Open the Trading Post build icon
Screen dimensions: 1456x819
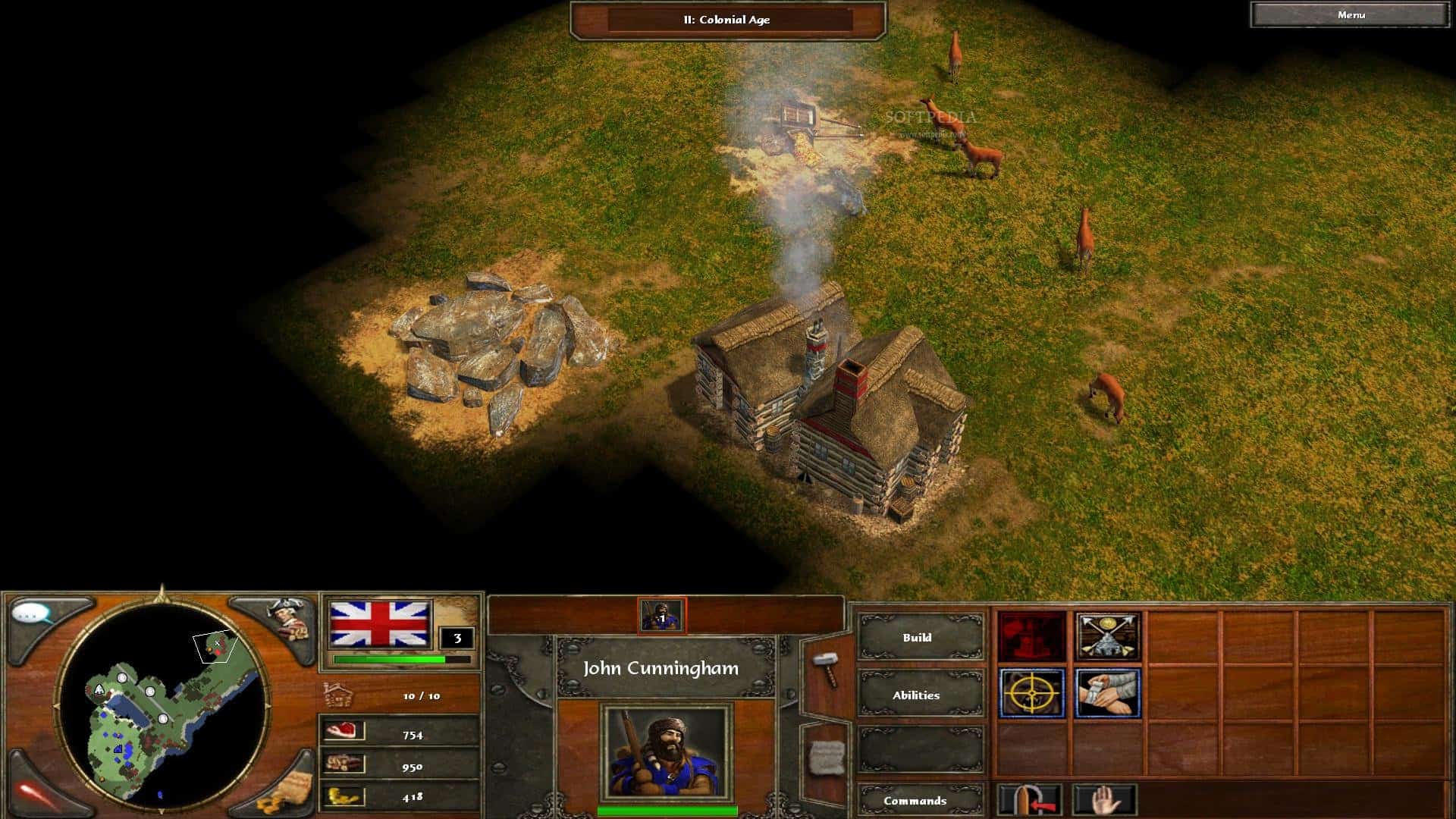pyautogui.click(x=1108, y=638)
